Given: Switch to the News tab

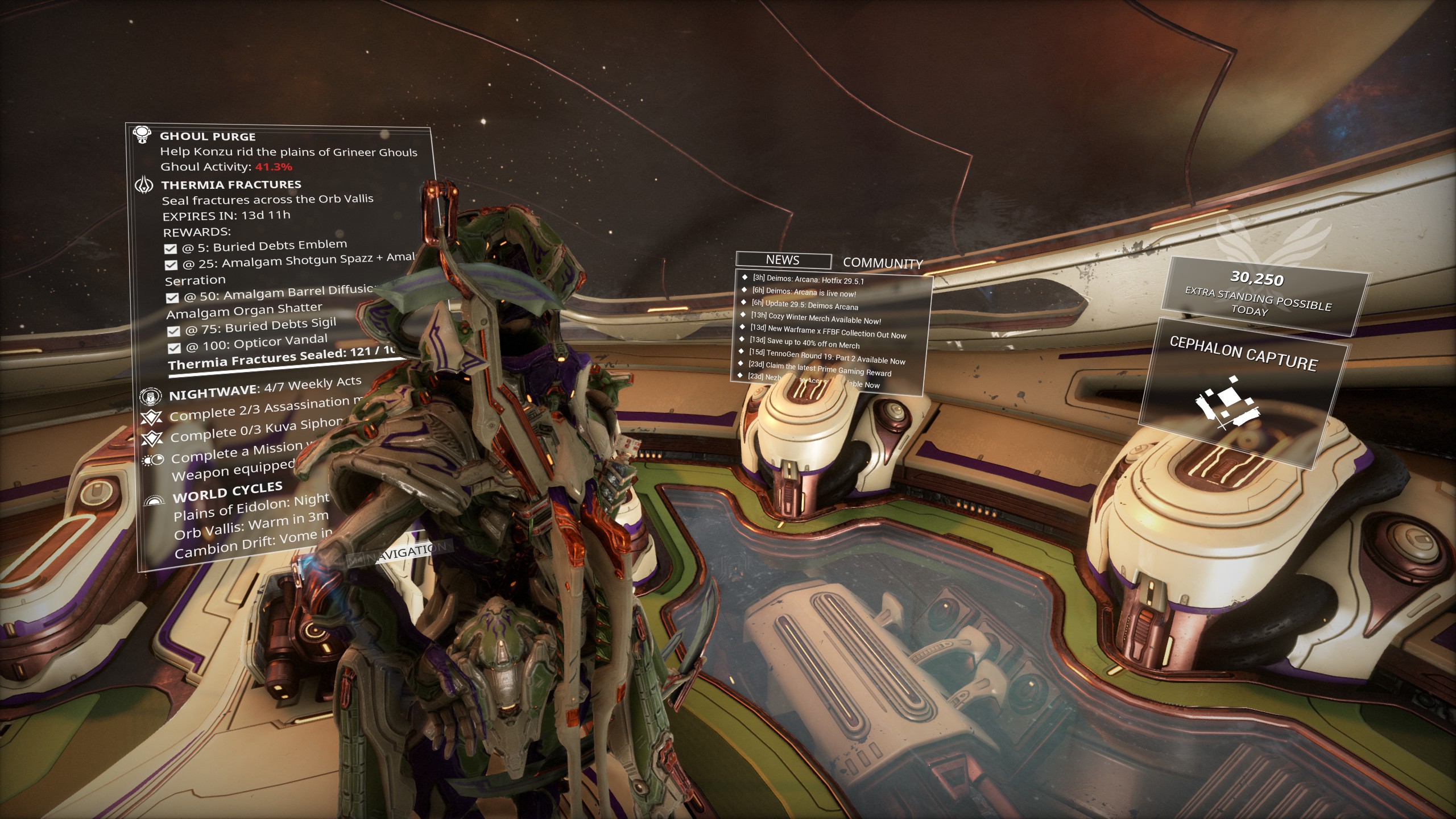Looking at the screenshot, I should [783, 260].
